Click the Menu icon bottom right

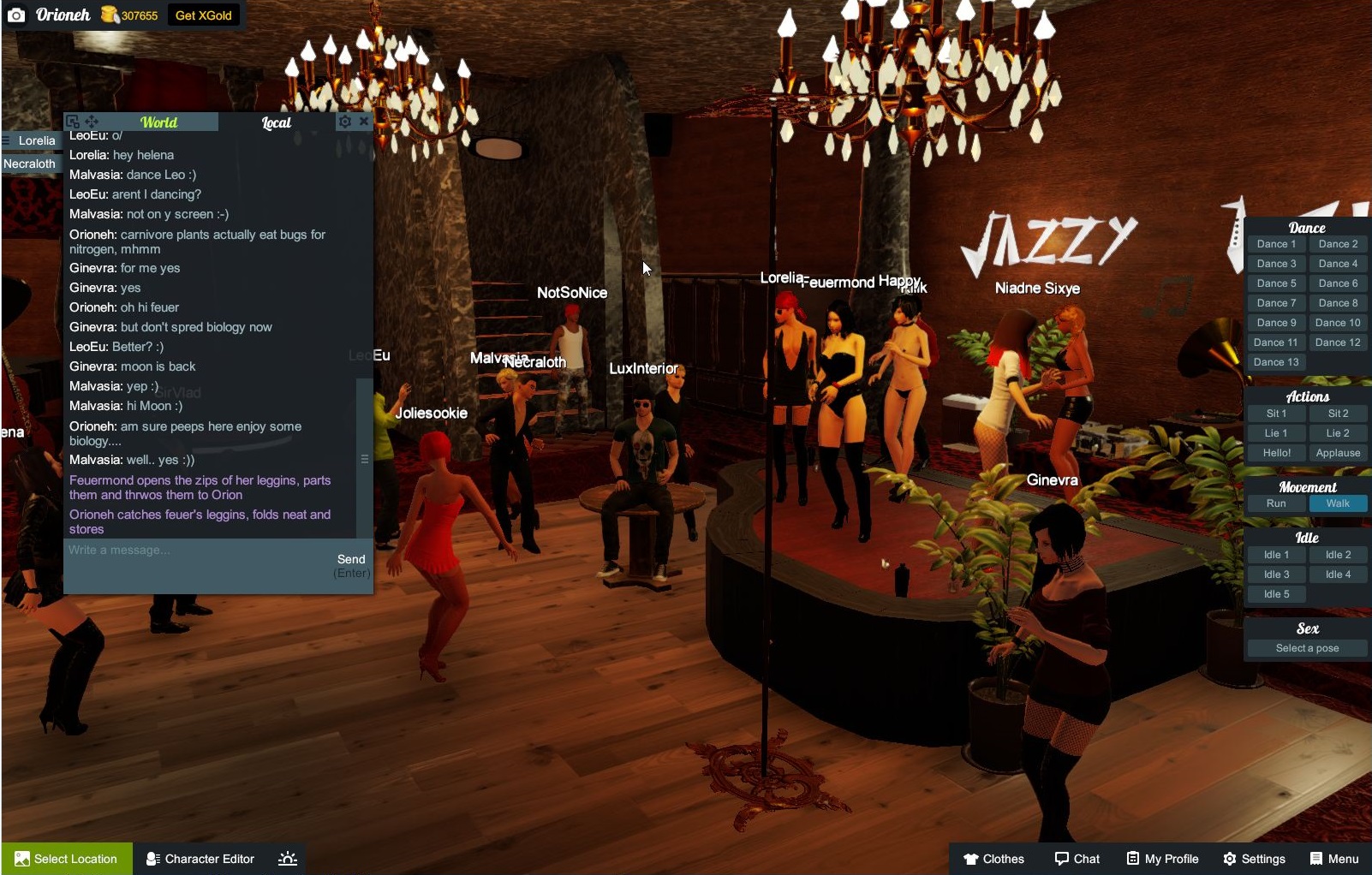(x=1316, y=859)
